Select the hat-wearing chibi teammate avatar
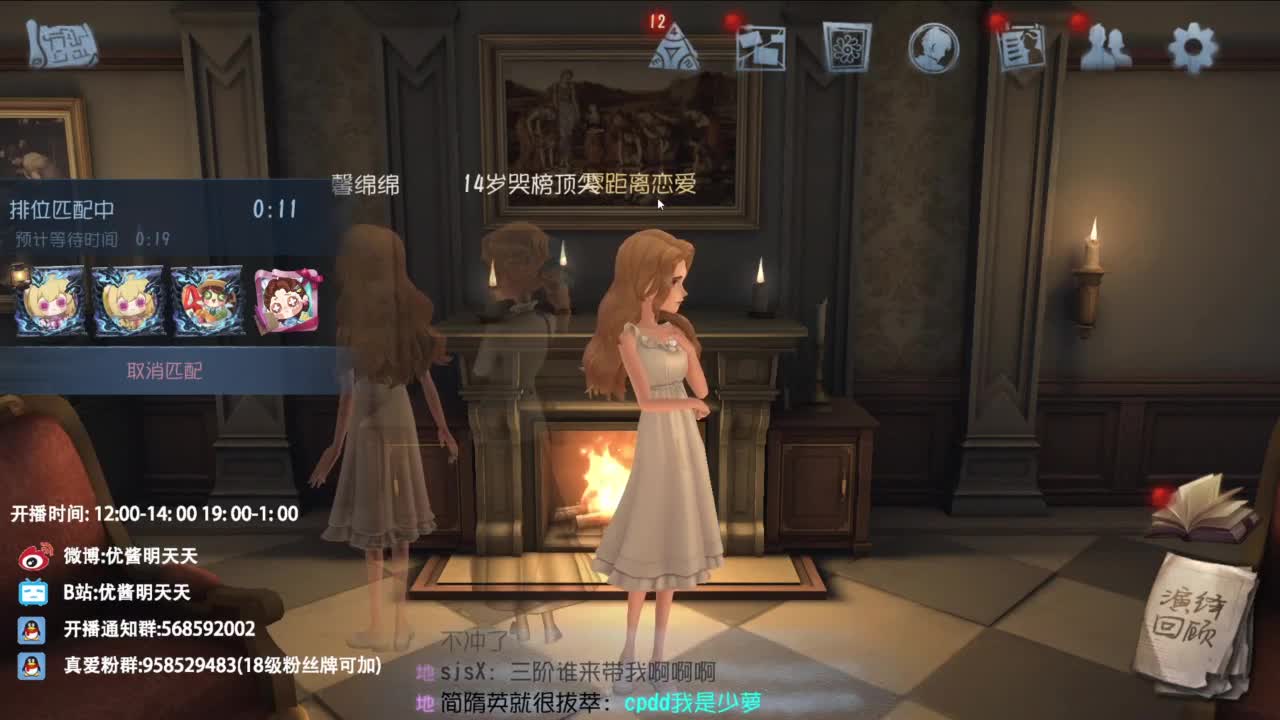This screenshot has height=720, width=1280. pyautogui.click(x=206, y=300)
